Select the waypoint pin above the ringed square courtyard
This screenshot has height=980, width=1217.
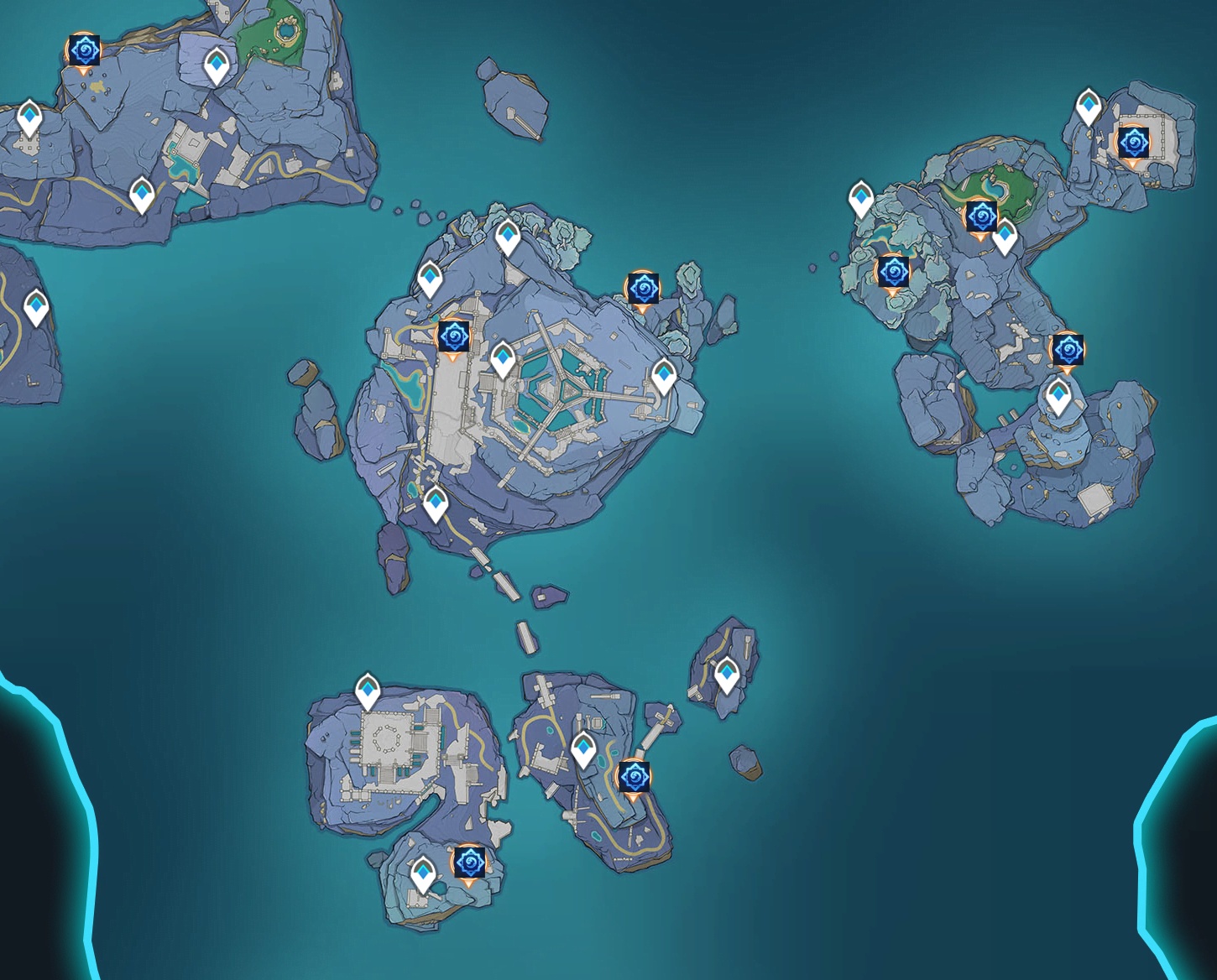368,691
